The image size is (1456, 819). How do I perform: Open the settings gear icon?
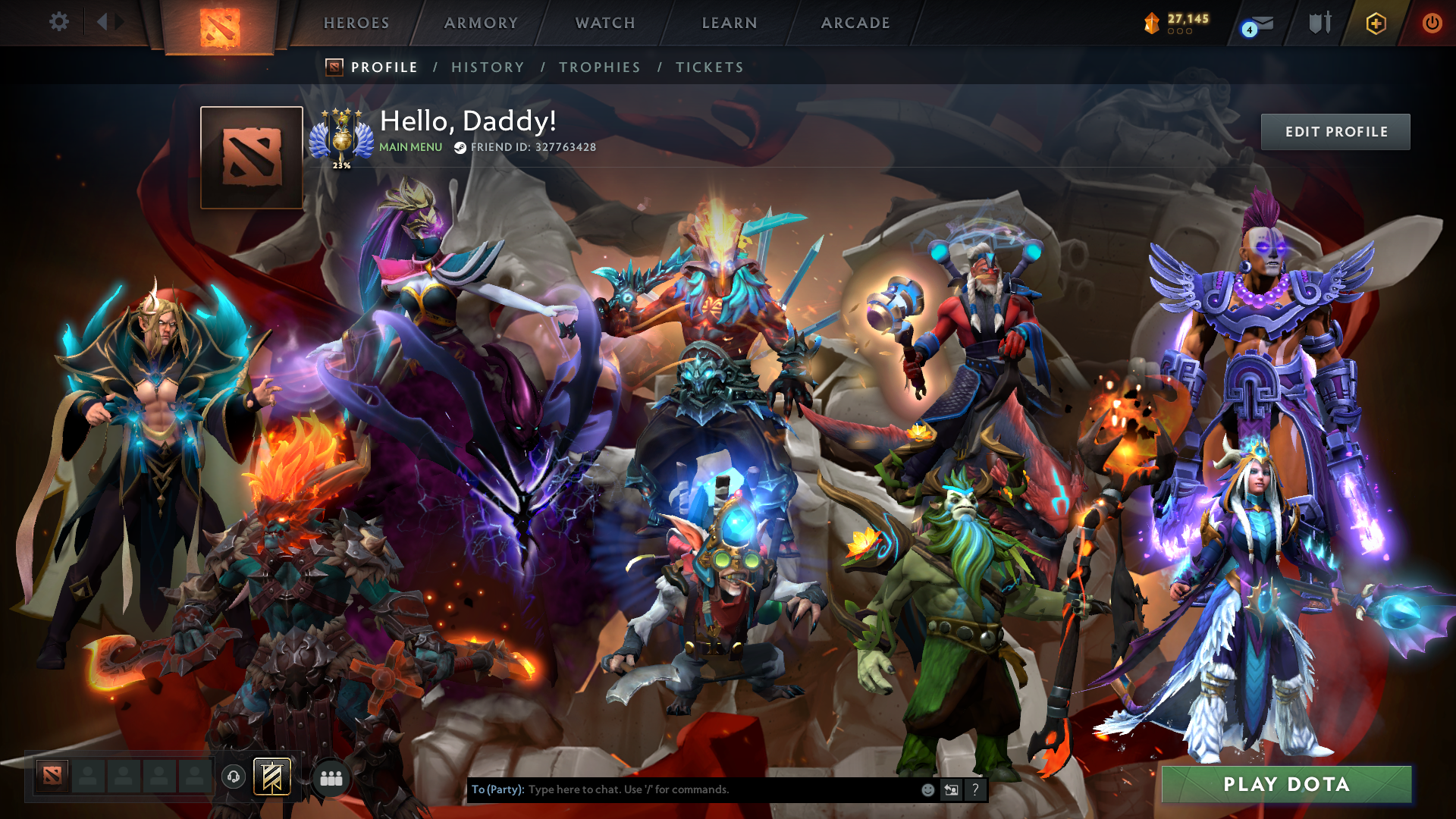click(59, 22)
